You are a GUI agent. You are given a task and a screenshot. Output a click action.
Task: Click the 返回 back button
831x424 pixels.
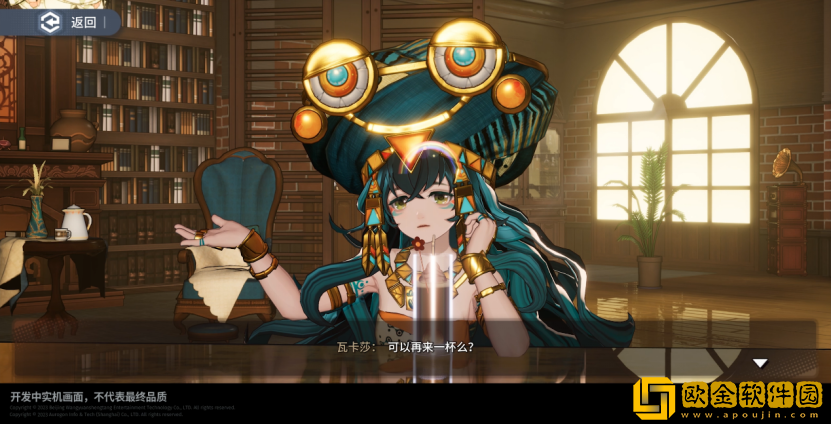coord(68,22)
